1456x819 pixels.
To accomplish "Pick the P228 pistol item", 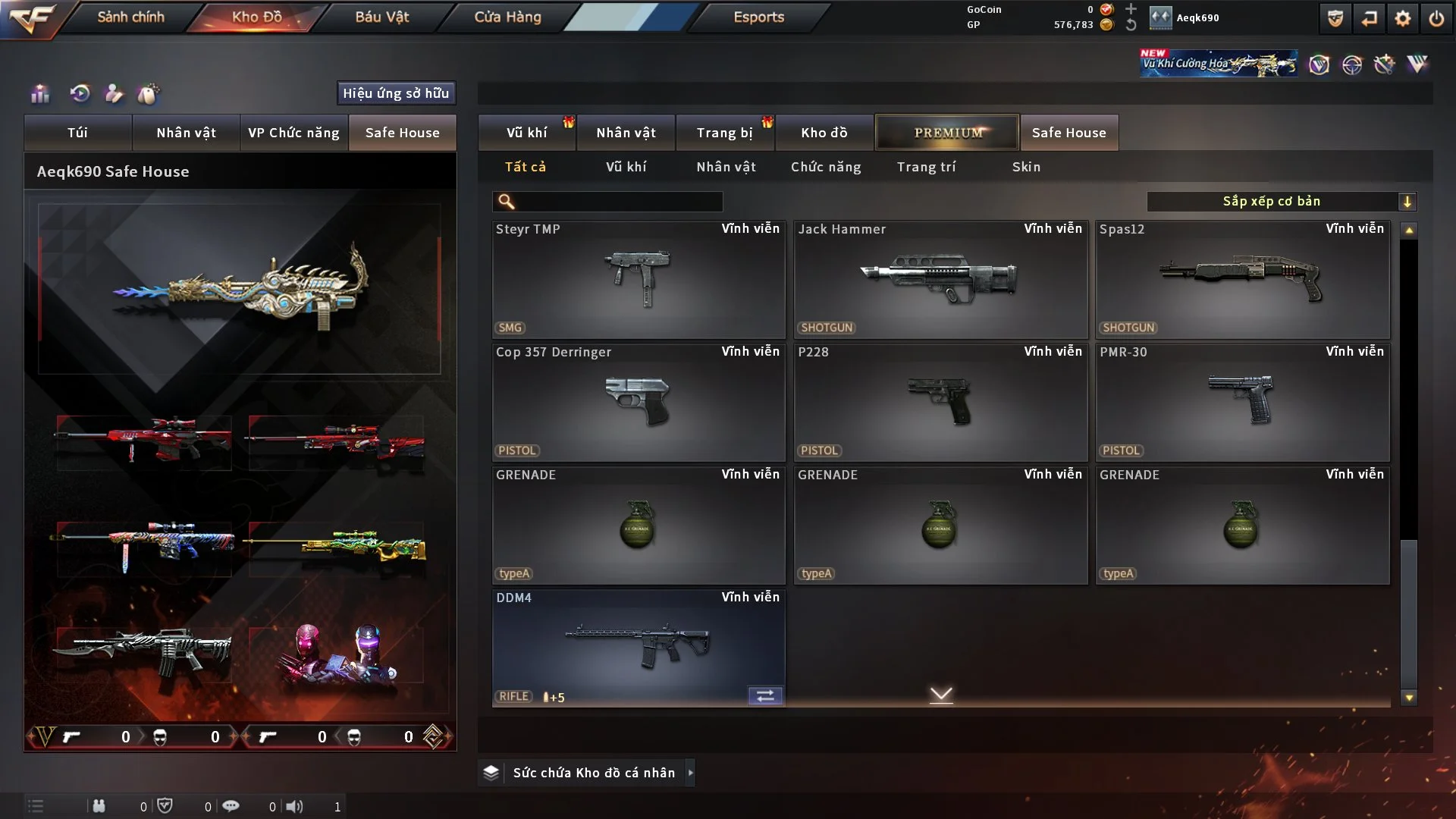I will (940, 402).
